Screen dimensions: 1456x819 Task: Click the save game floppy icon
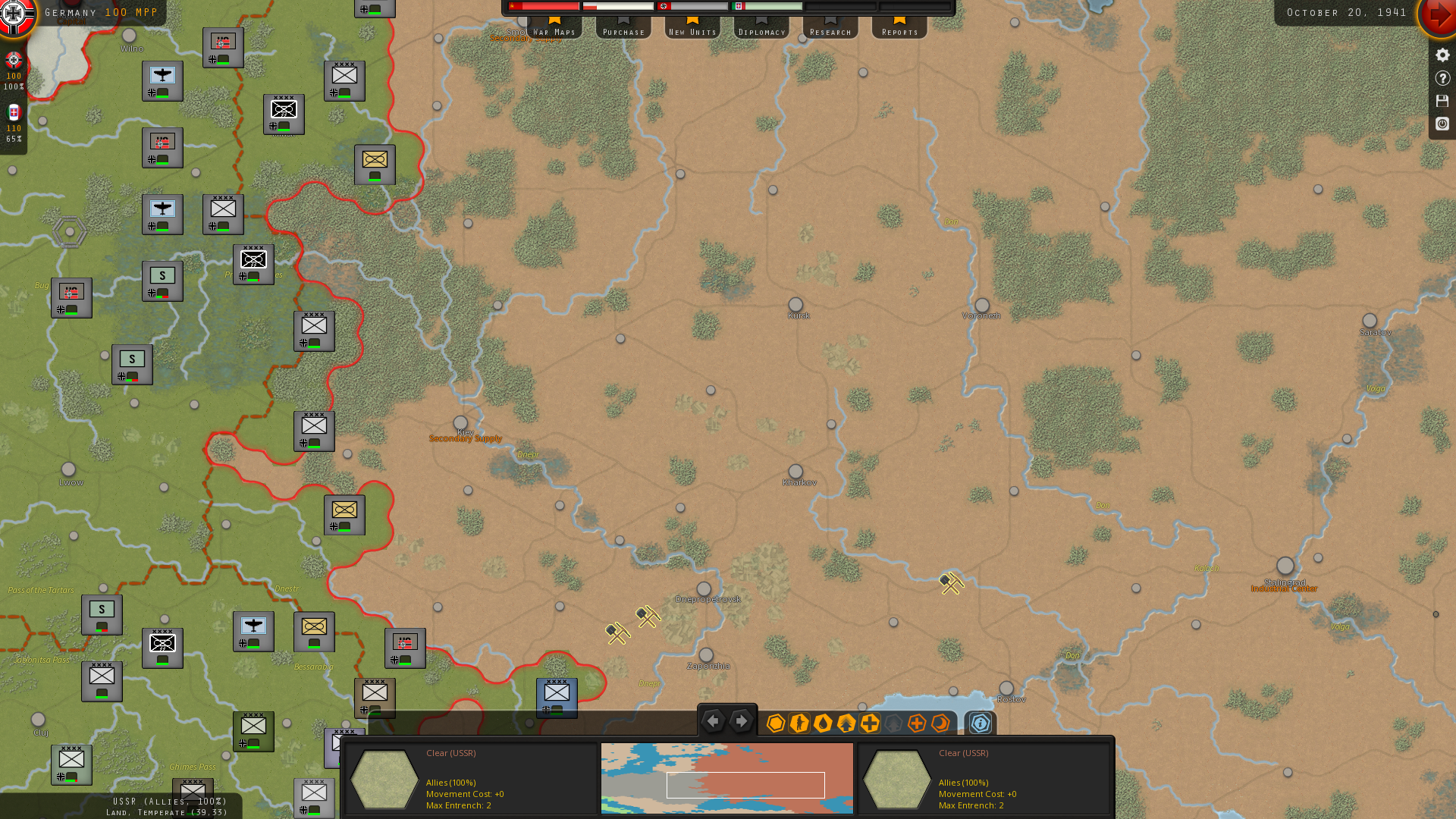click(1442, 101)
